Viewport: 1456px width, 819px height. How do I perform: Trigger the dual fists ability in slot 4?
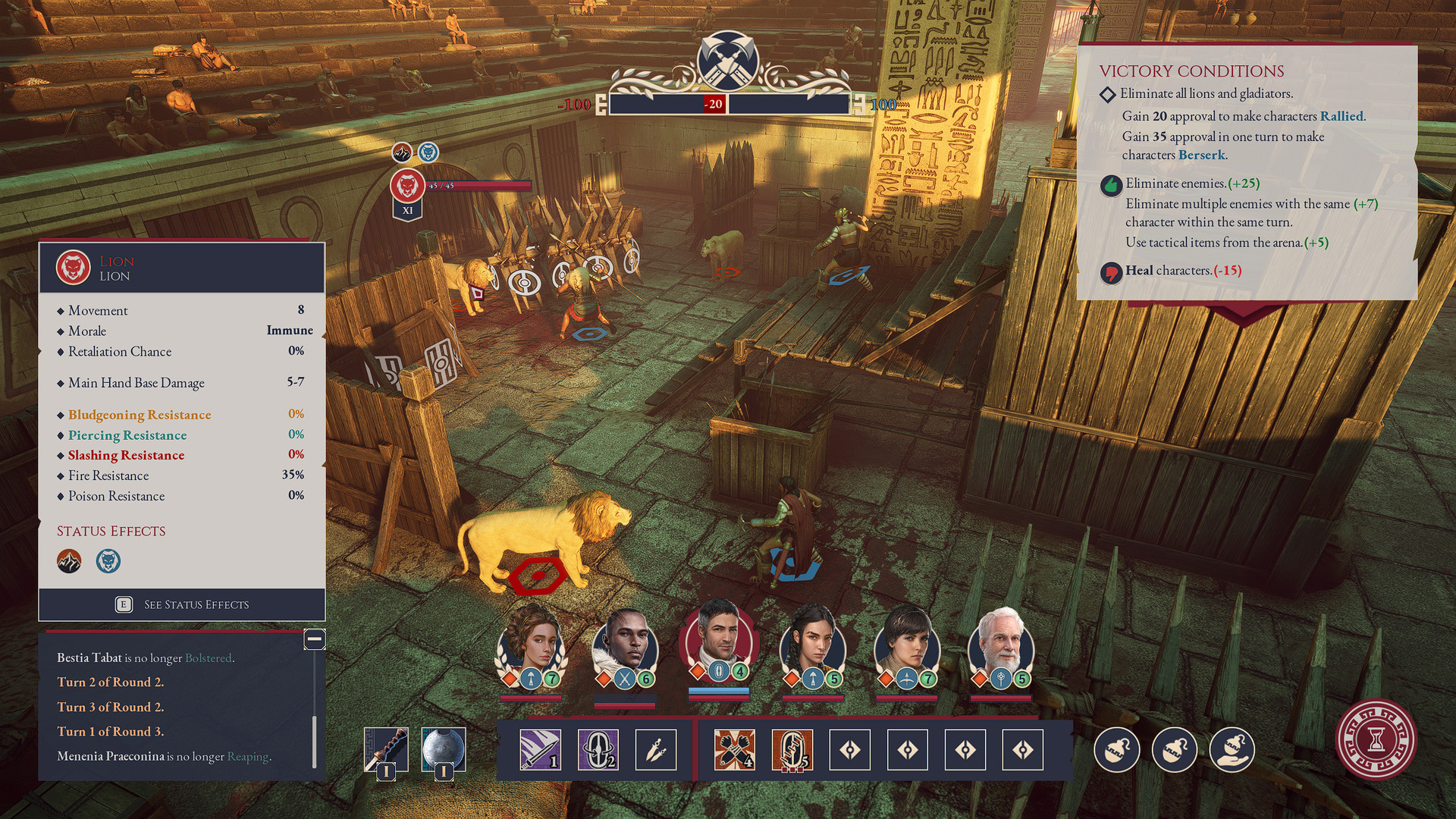(733, 750)
